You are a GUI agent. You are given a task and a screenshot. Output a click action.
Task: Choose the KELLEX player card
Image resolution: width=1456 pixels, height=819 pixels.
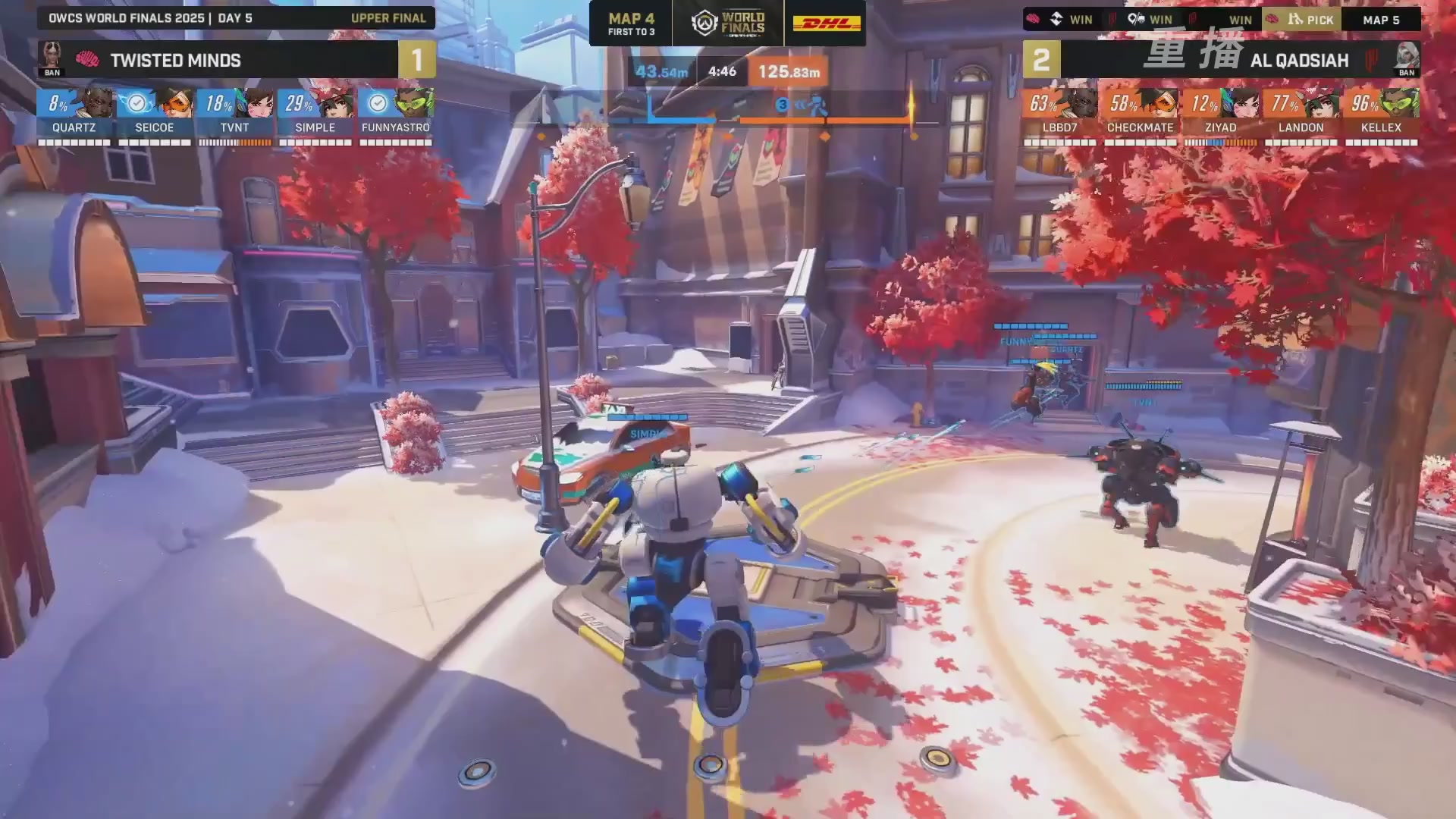(1381, 114)
